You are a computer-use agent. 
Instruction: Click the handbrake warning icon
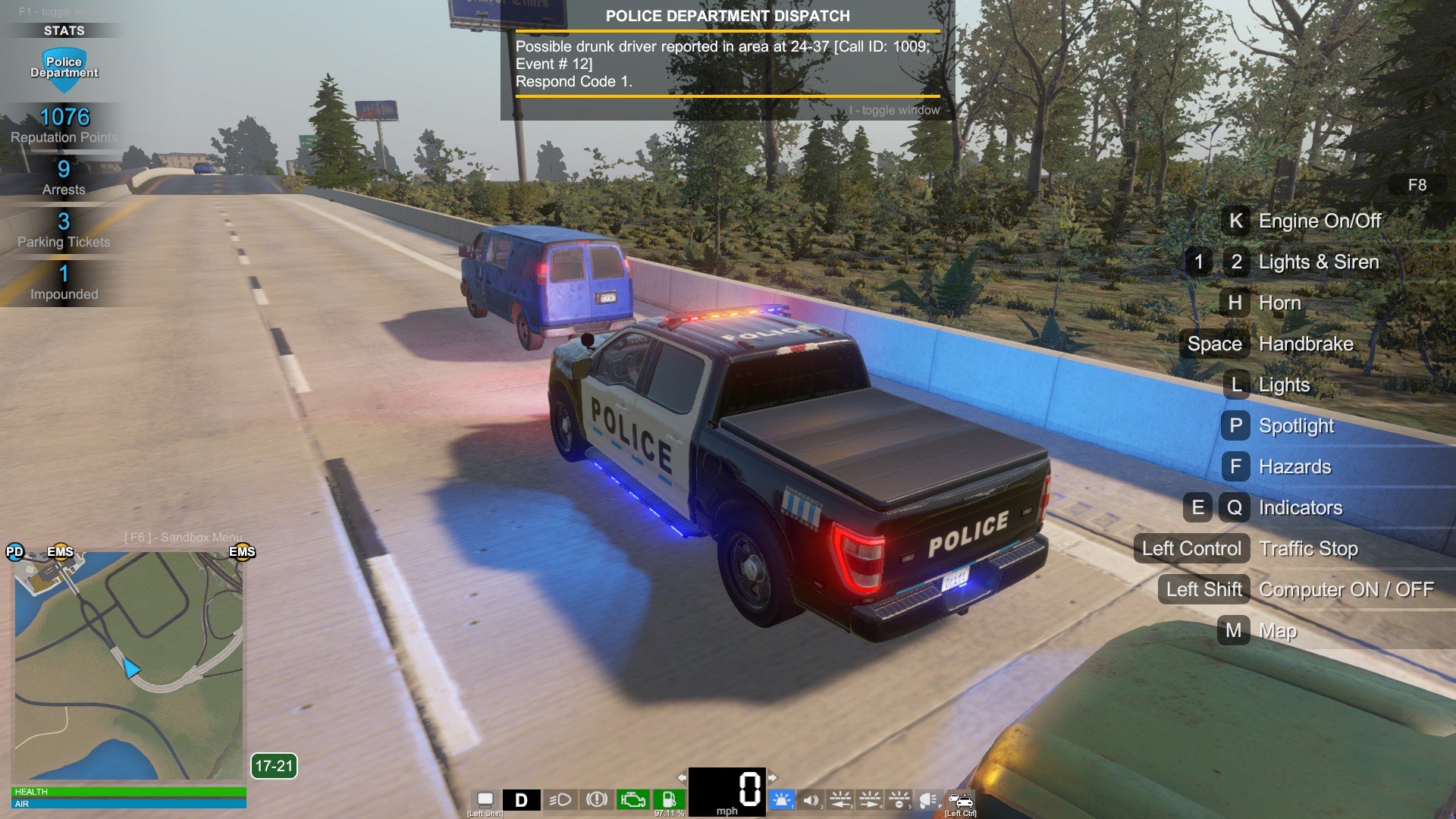point(597,799)
